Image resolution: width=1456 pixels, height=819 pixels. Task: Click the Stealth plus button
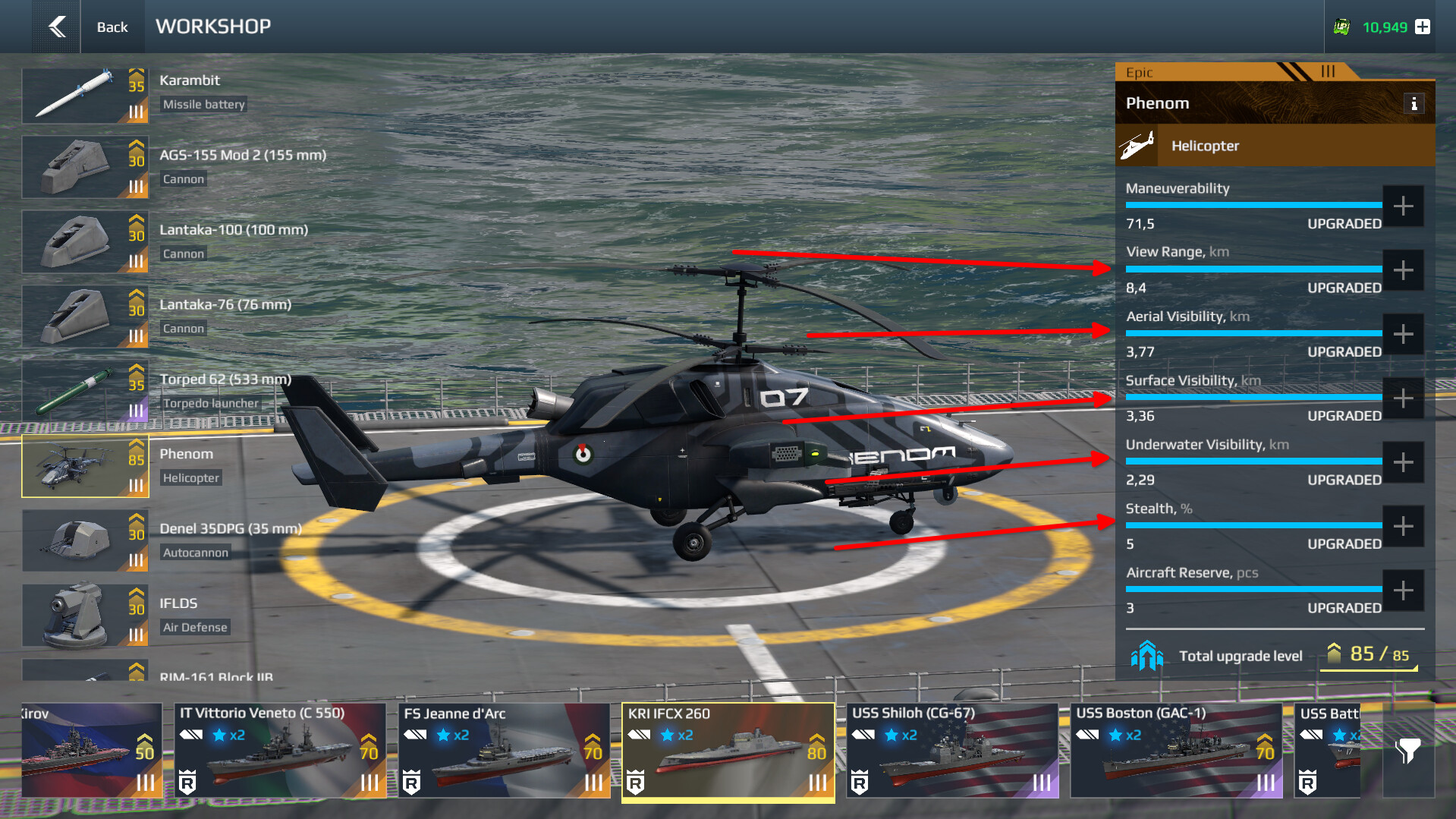click(1403, 526)
